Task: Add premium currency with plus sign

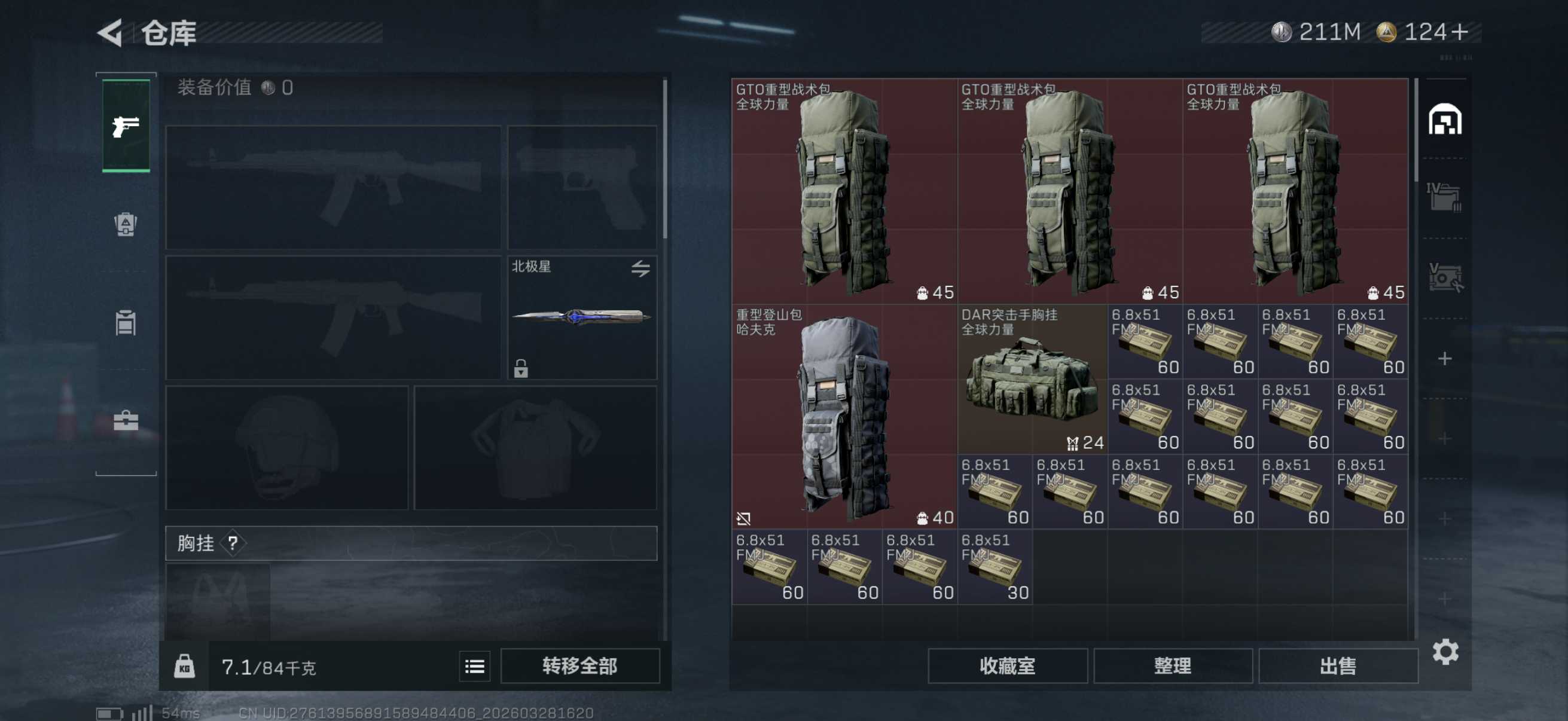Action: pyautogui.click(x=1459, y=32)
